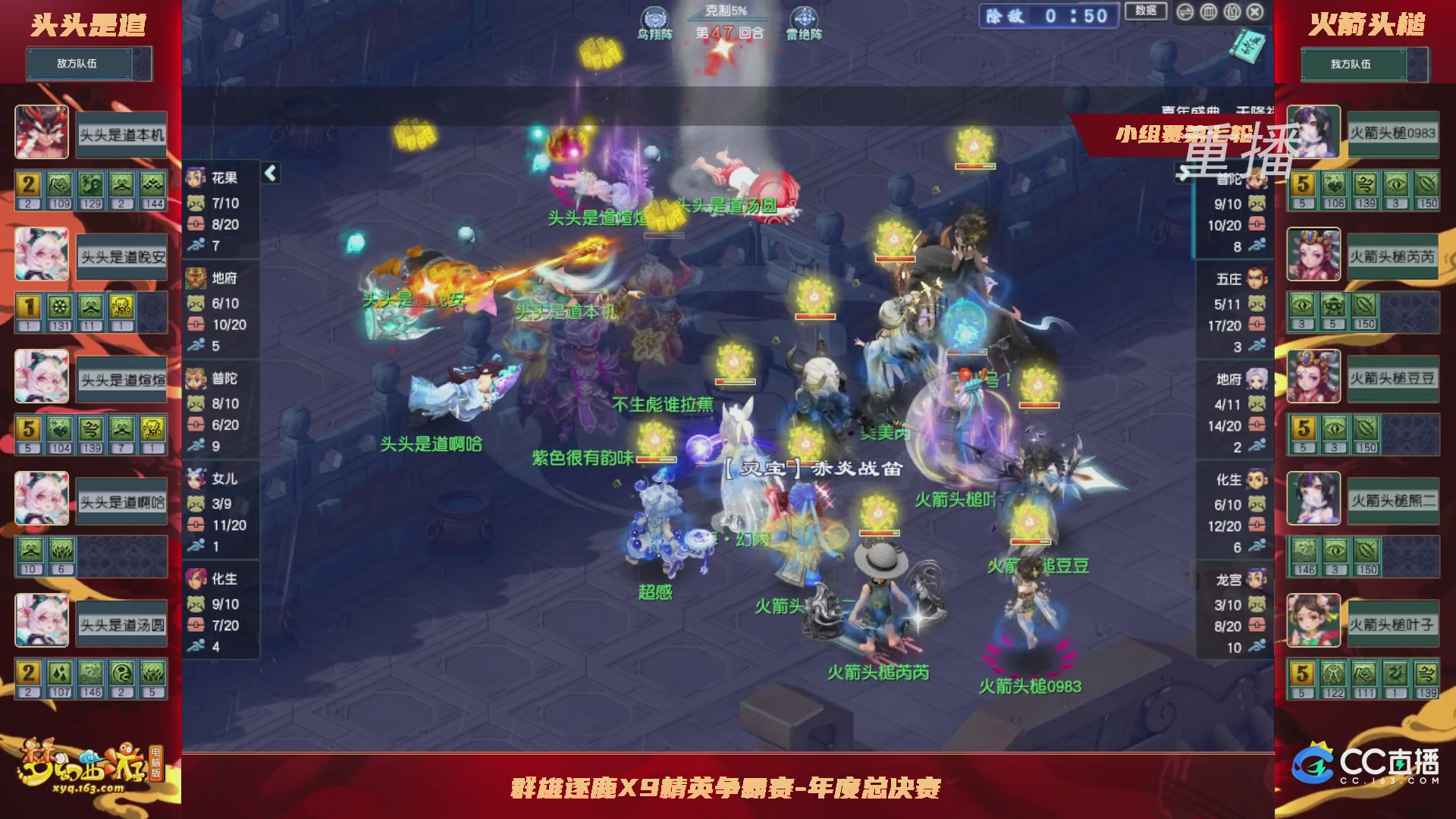Collapse the left unit list via the chevron

tap(268, 173)
